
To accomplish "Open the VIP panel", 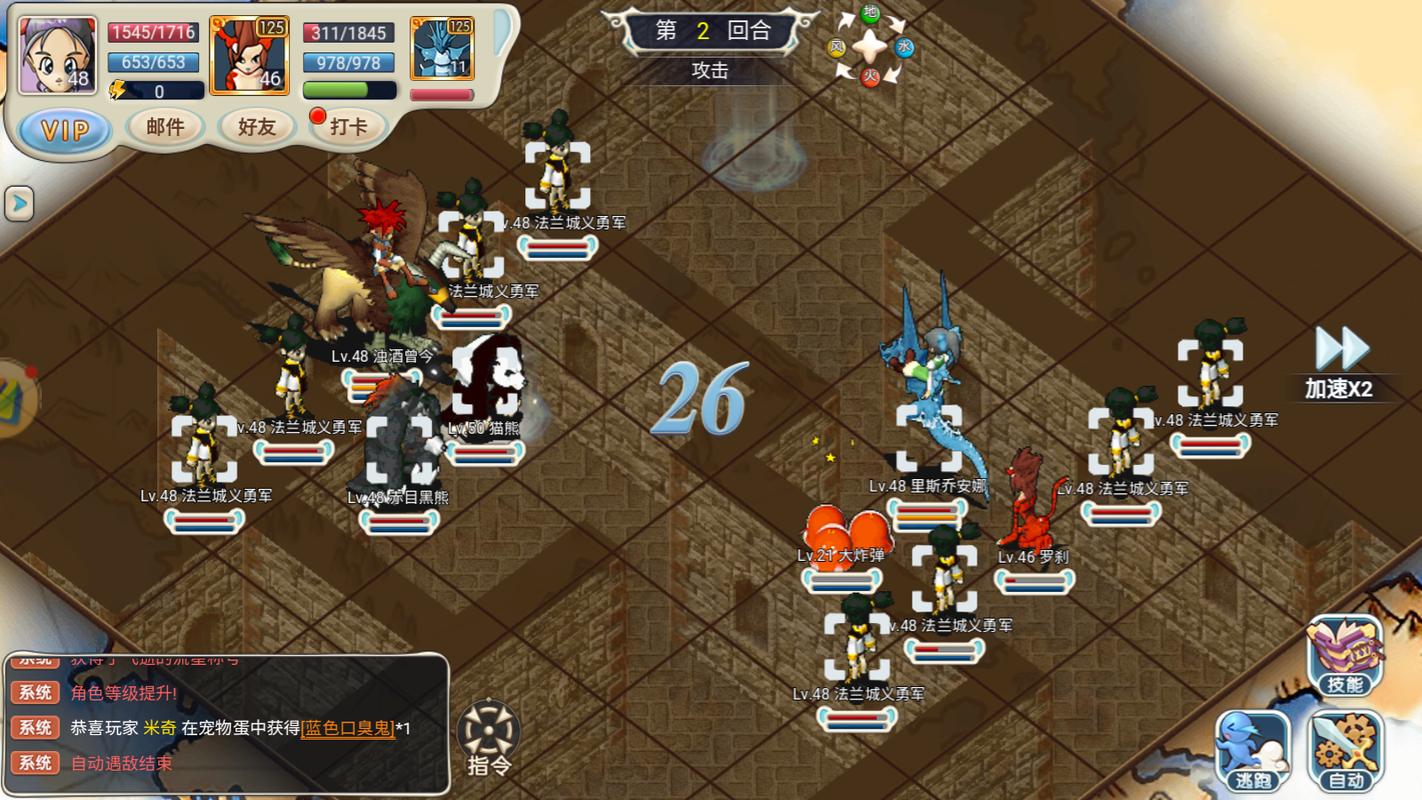I will click(x=65, y=130).
